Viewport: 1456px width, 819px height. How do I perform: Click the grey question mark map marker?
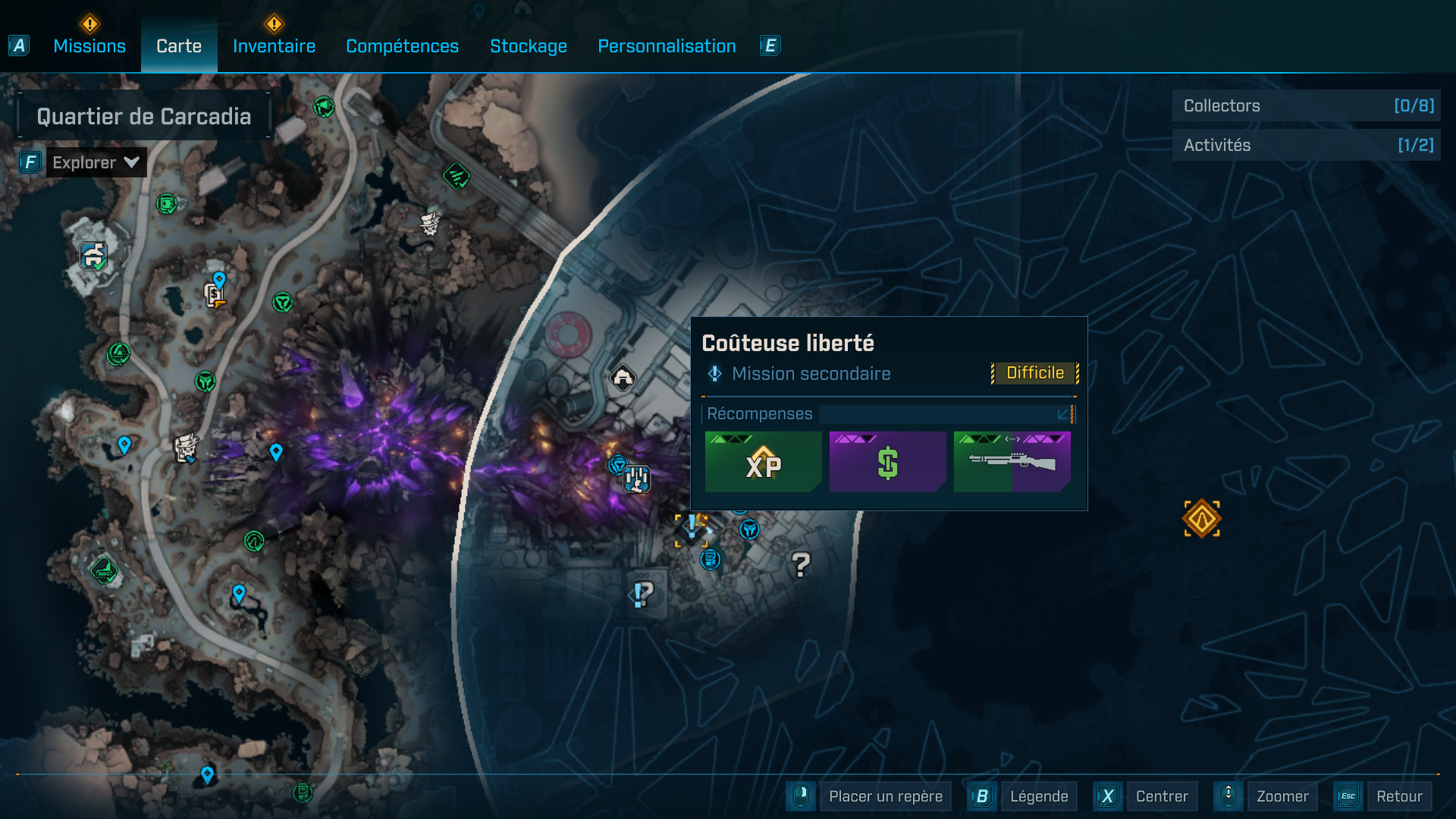coord(801,564)
